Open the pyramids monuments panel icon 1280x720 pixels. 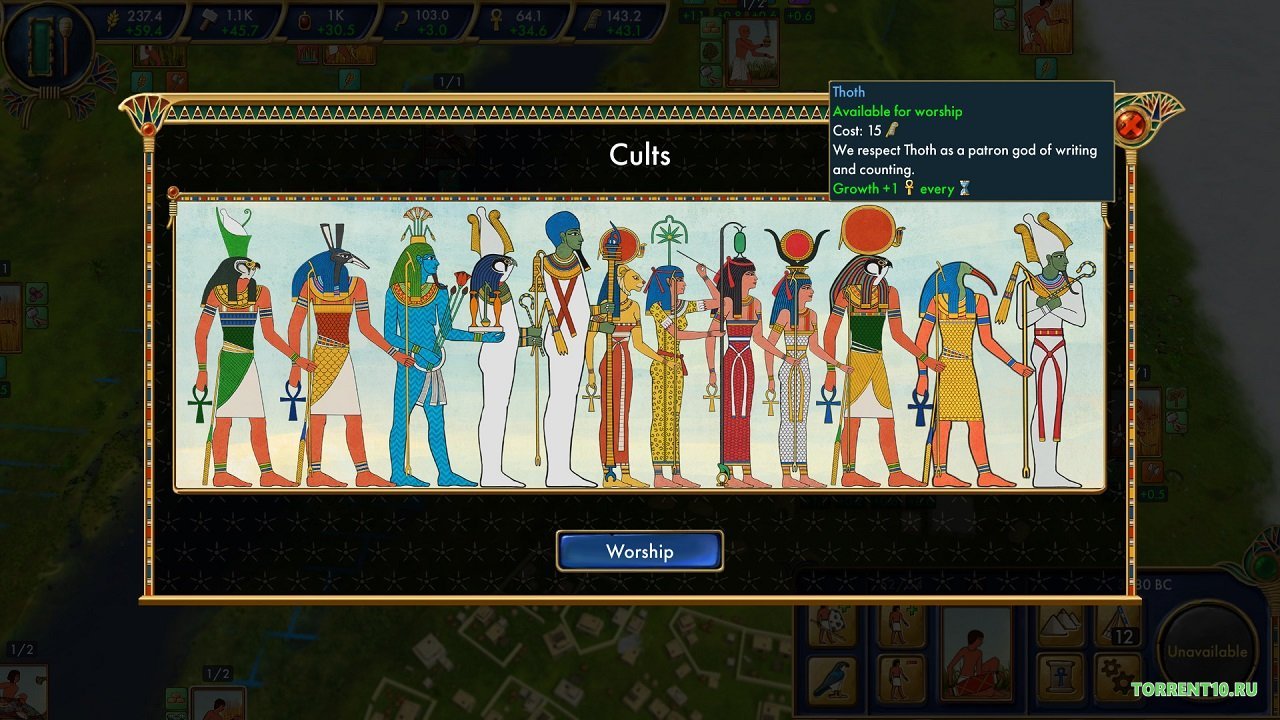click(1057, 624)
